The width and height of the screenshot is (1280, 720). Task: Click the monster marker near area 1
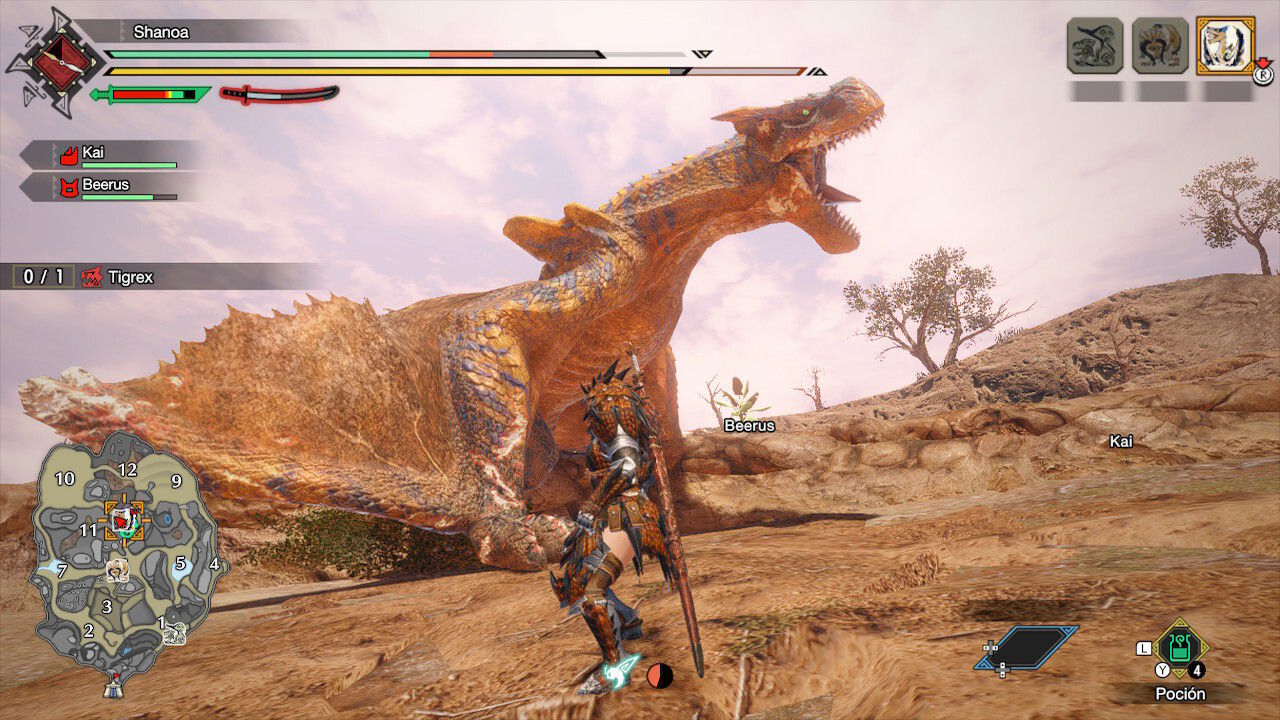pyautogui.click(x=175, y=632)
